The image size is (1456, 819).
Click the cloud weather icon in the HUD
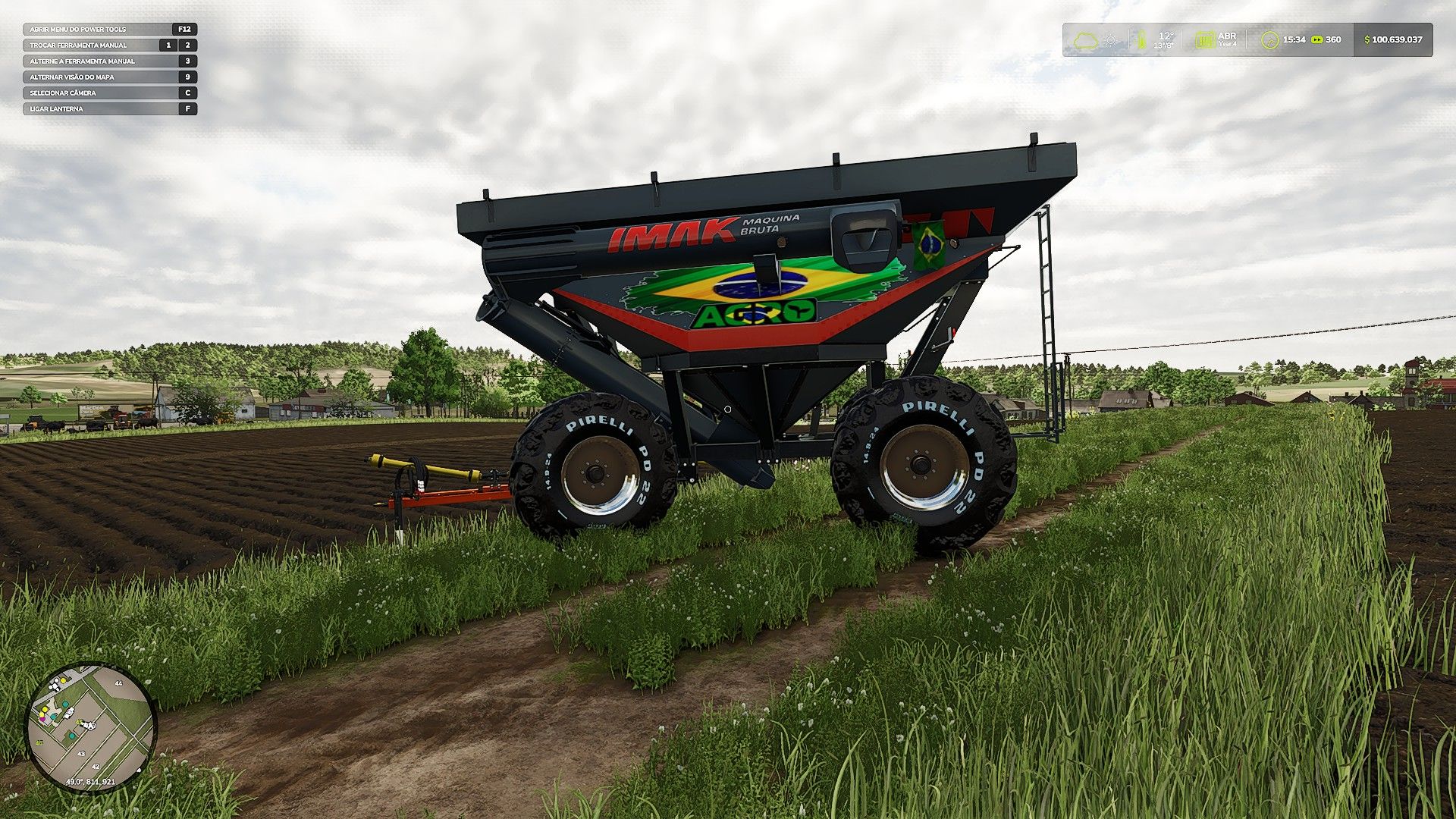pos(1086,39)
